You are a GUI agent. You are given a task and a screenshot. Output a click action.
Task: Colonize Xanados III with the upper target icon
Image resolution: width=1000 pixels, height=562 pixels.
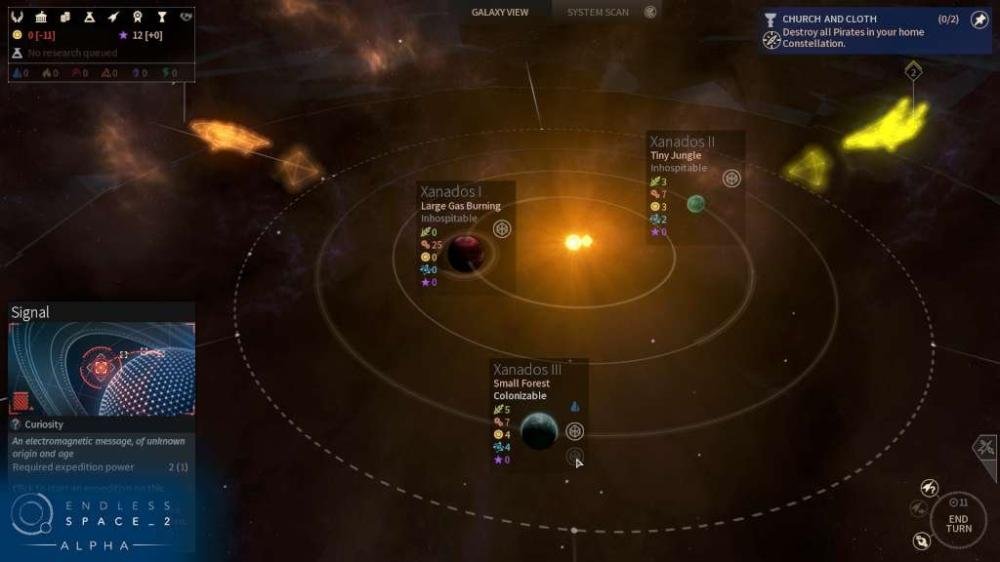[574, 431]
